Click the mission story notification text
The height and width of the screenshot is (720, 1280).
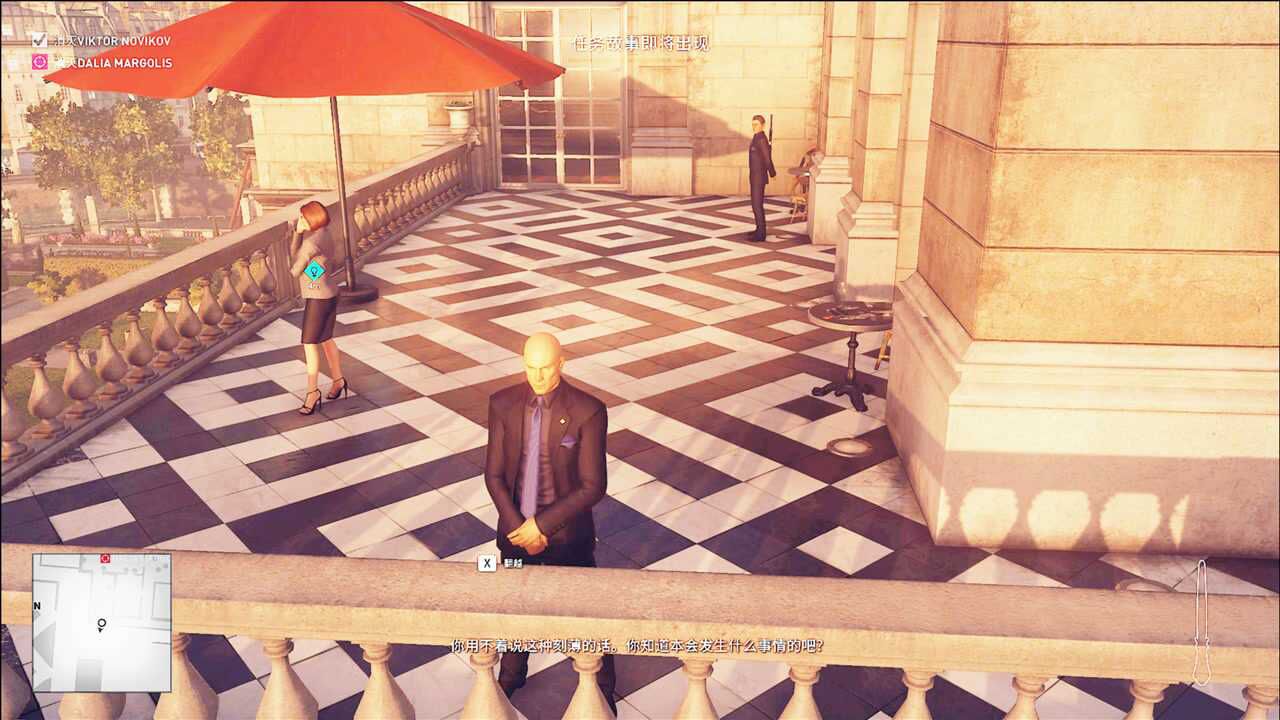[x=640, y=44]
